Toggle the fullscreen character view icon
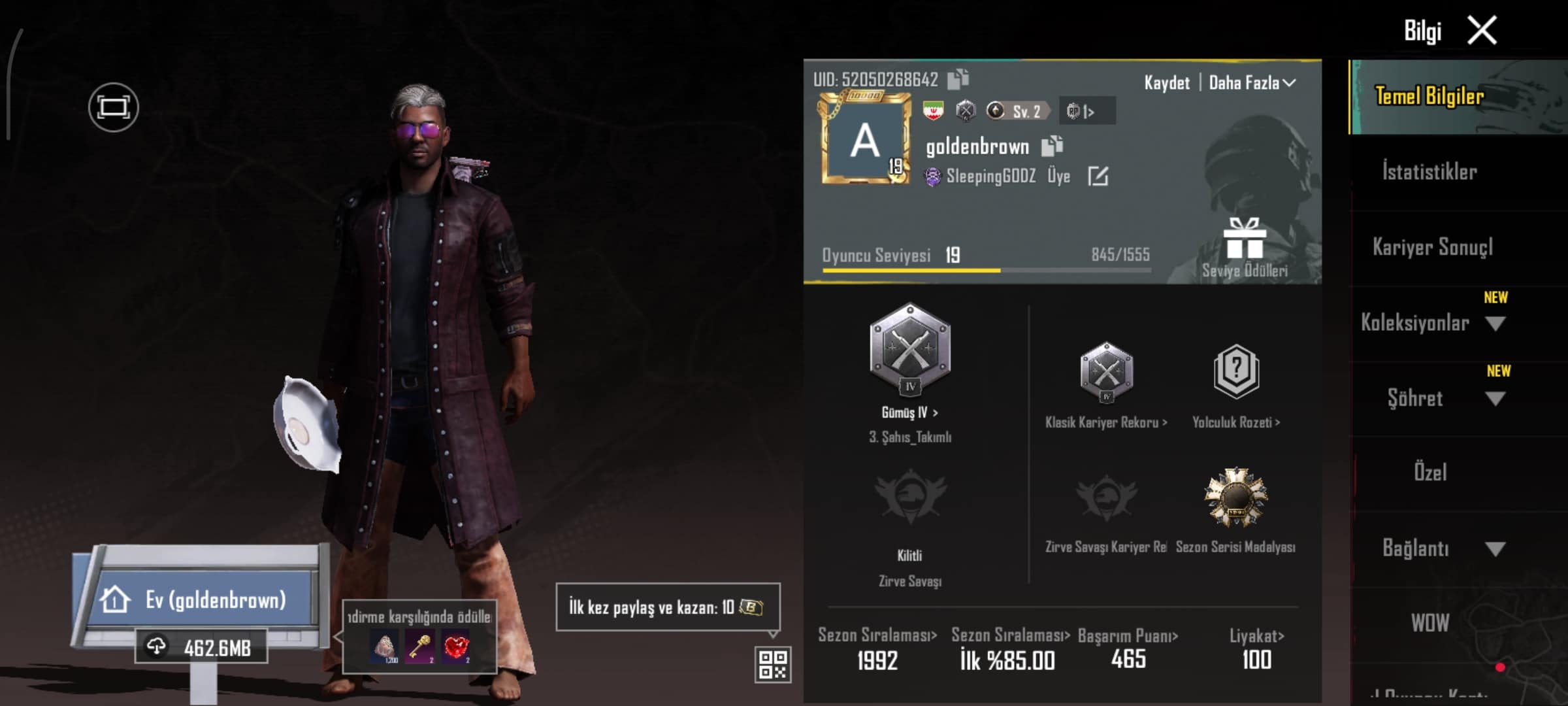The width and height of the screenshot is (1568, 706). pos(113,107)
